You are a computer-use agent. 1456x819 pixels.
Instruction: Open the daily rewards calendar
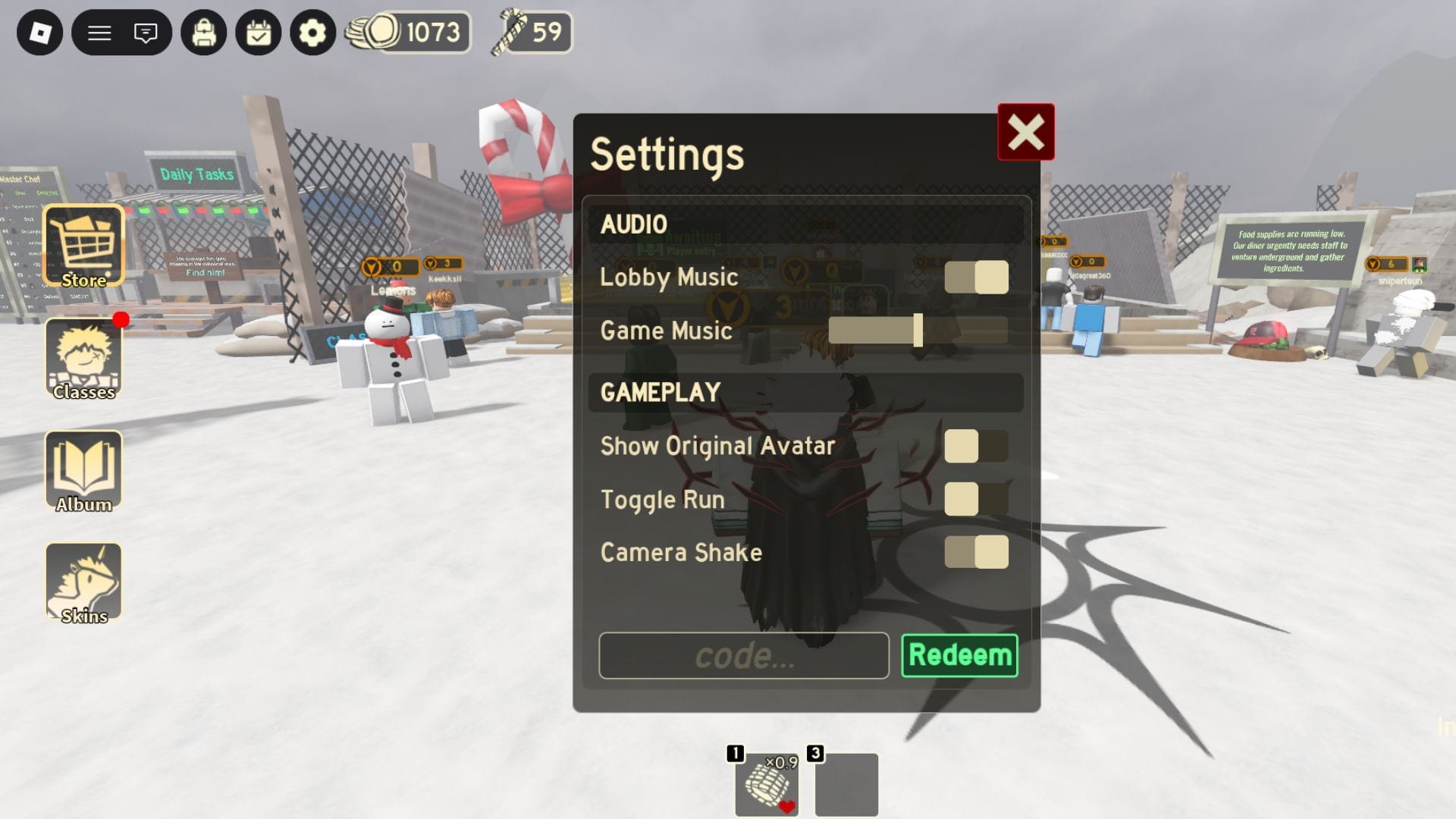[260, 33]
